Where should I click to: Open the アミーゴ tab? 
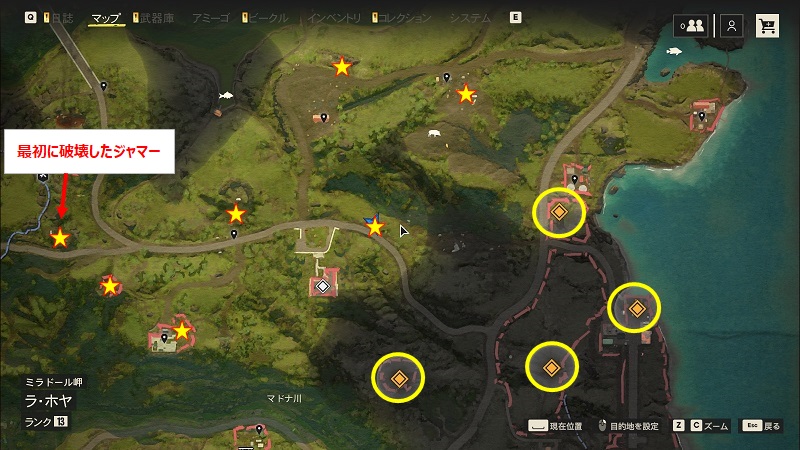point(213,18)
